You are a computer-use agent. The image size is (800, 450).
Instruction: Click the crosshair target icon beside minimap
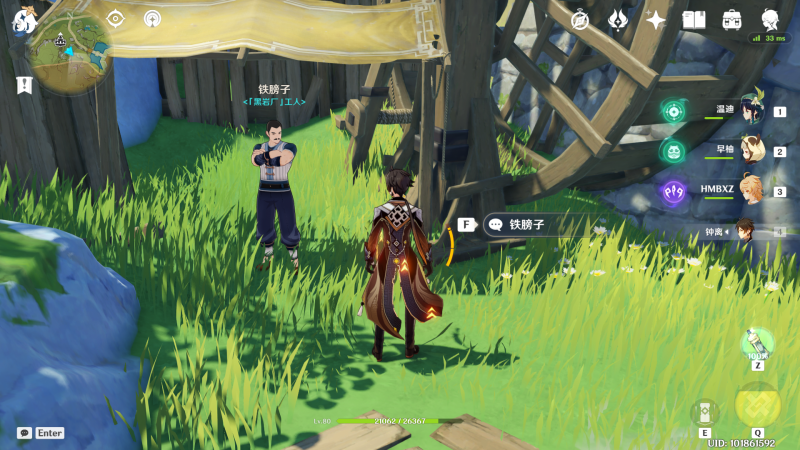tap(116, 18)
